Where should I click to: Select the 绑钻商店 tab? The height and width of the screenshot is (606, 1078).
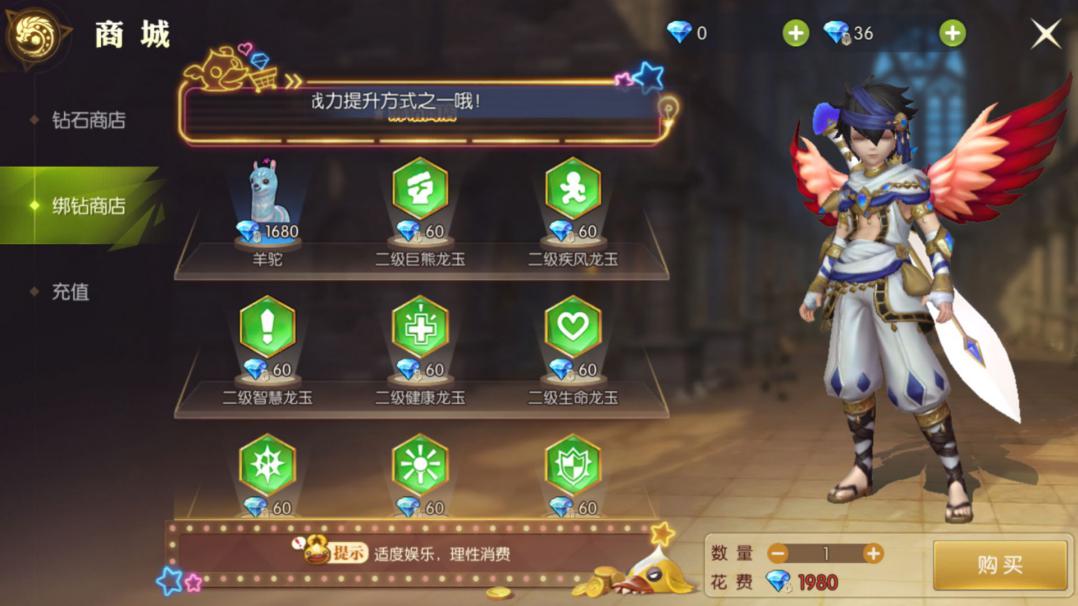88,206
